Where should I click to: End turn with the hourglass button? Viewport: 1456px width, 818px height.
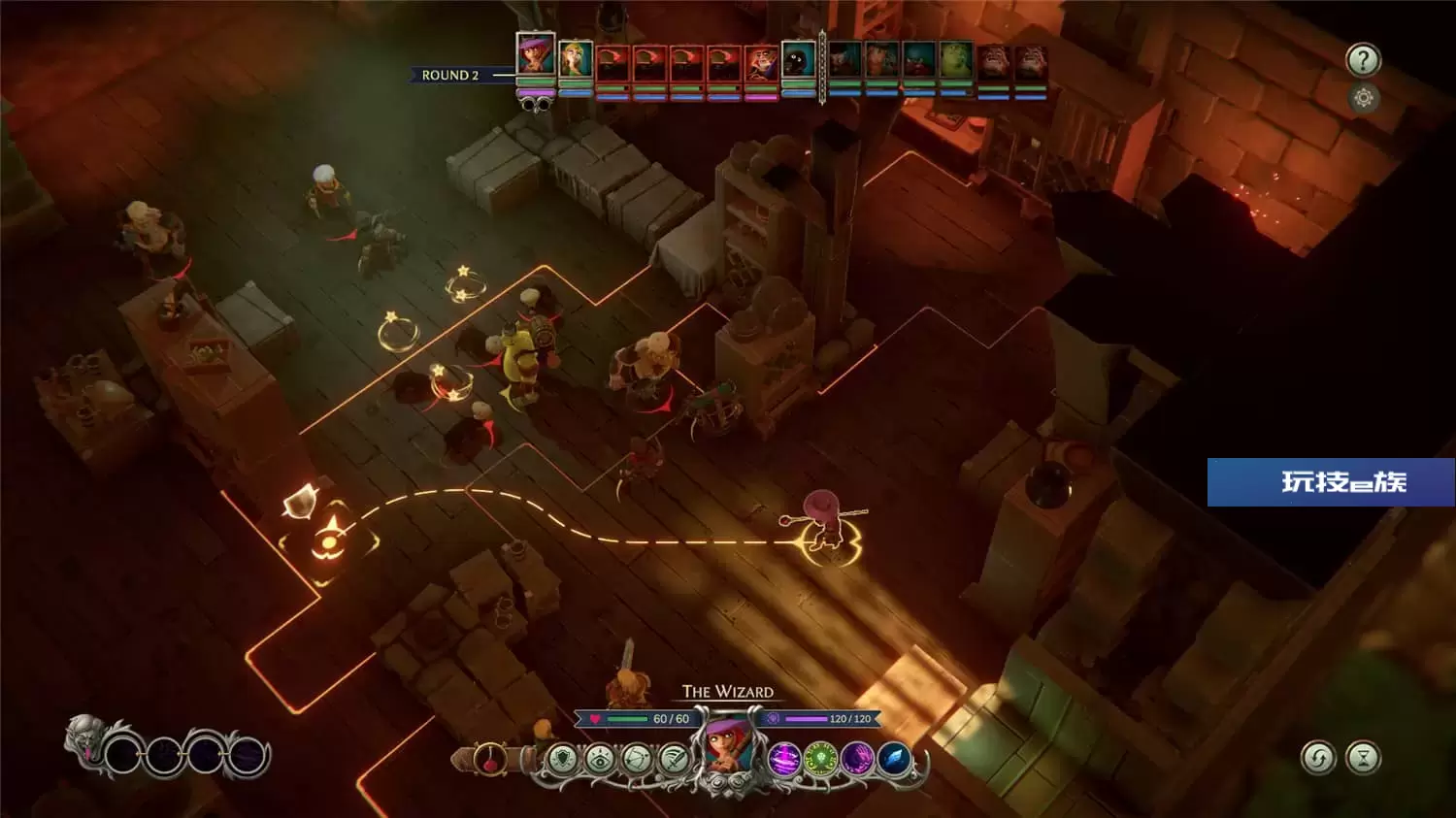pyautogui.click(x=1364, y=758)
